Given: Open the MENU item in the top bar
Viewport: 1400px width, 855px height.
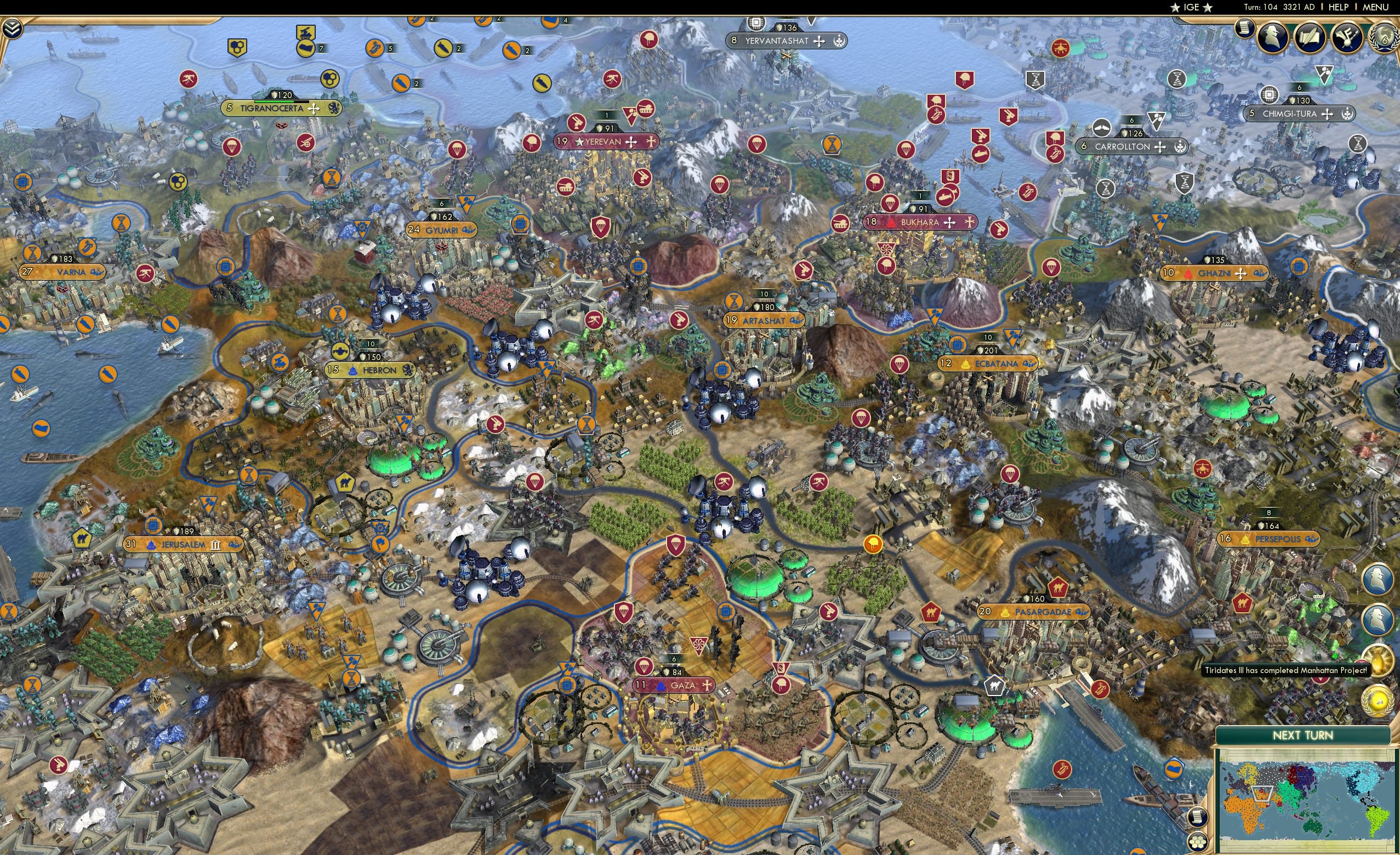Looking at the screenshot, I should click(x=1375, y=7).
